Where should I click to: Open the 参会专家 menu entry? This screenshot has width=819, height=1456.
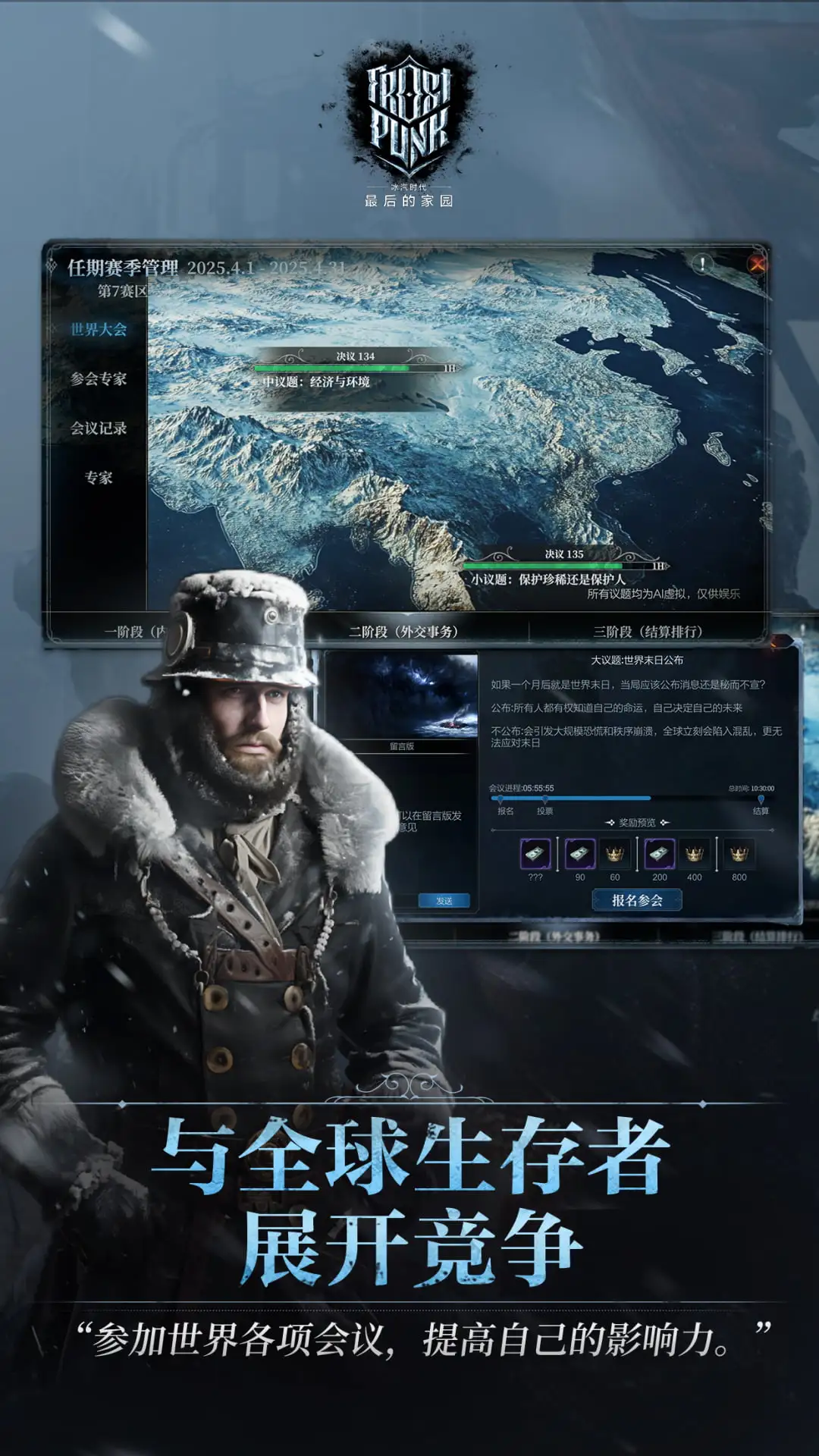point(99,378)
